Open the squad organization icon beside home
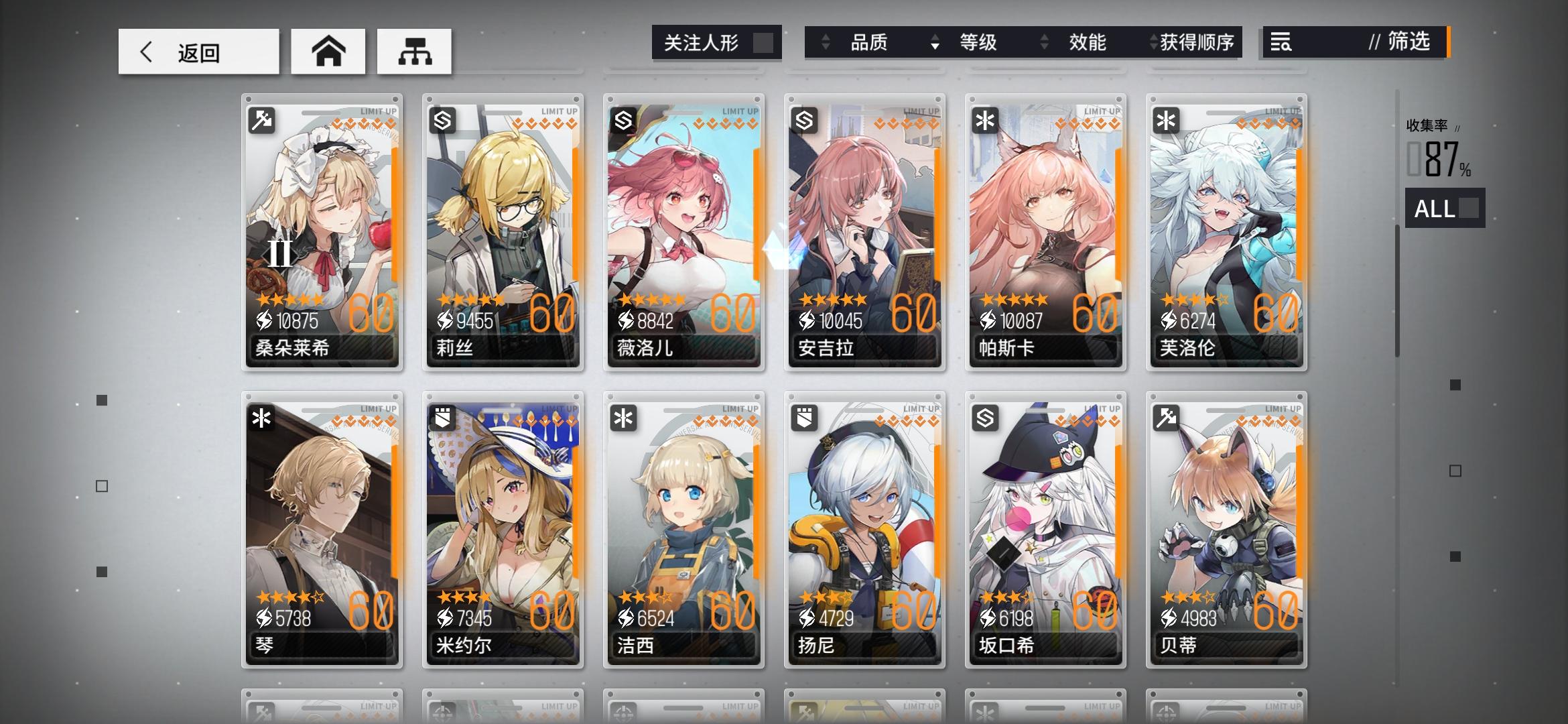This screenshot has width=1568, height=724. tap(415, 51)
